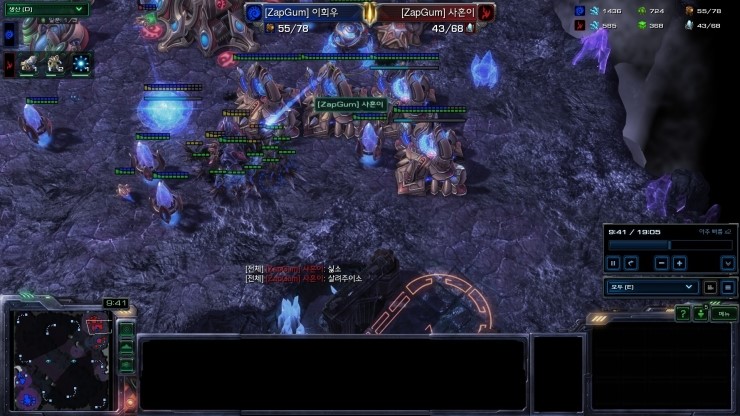
Task: Open the green social button beside 메뉴
Action: pos(701,314)
